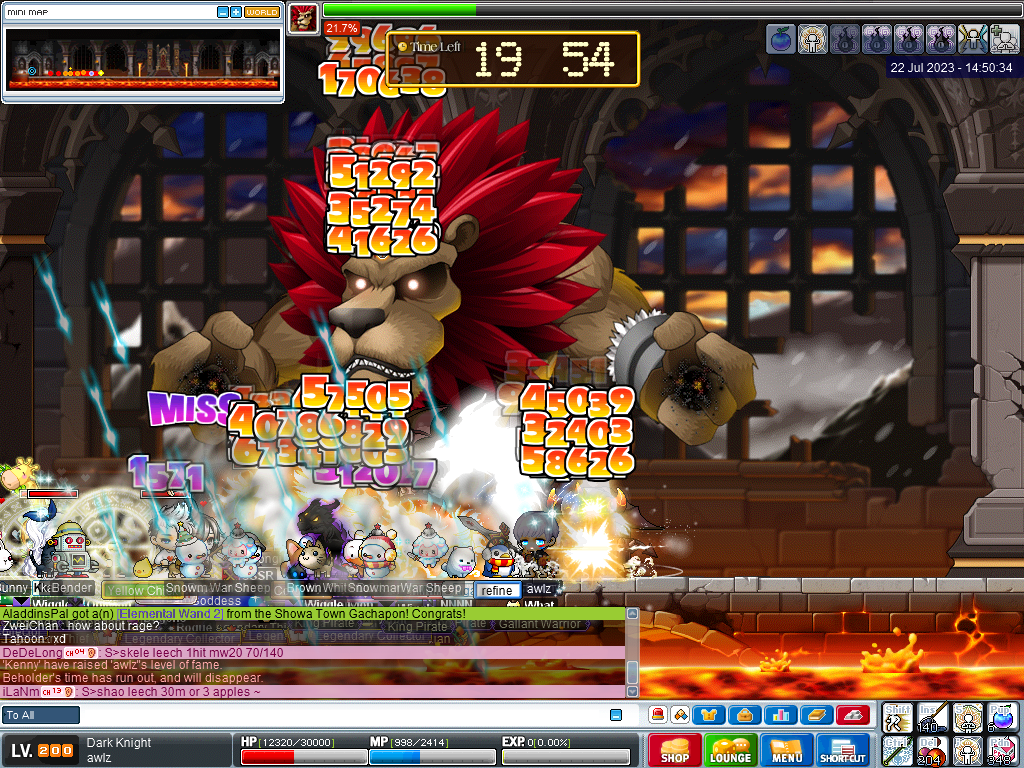
Task: Click the minimap display
Action: click(143, 58)
